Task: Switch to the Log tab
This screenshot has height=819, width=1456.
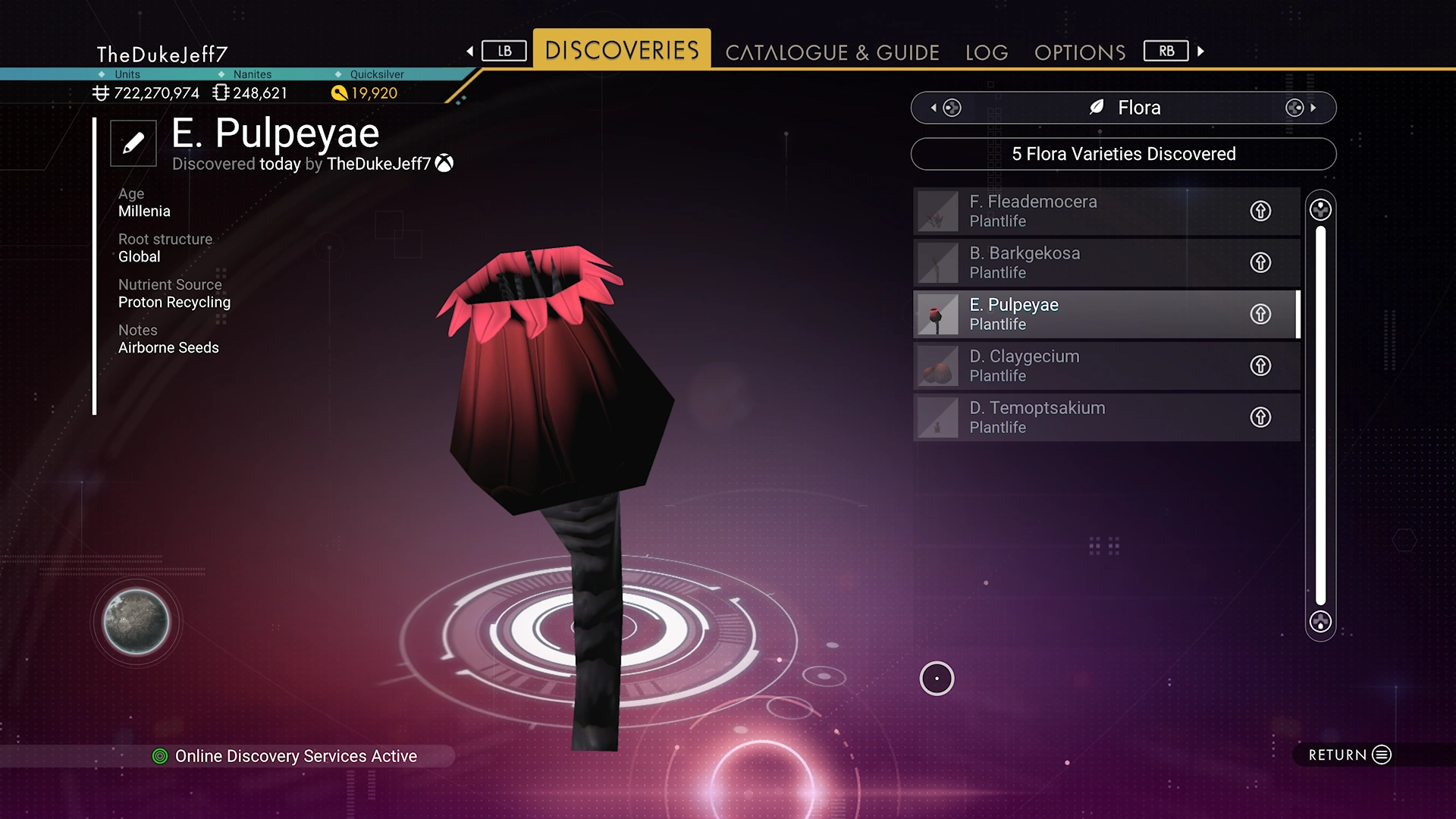Action: coord(987,52)
